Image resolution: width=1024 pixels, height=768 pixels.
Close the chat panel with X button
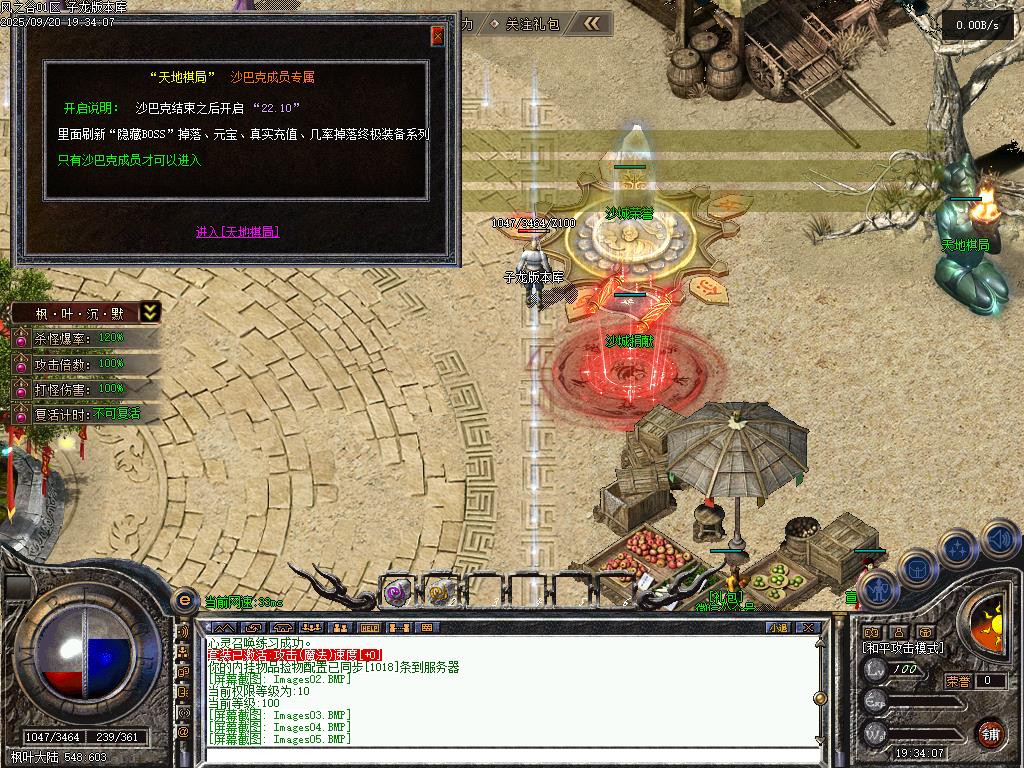pos(808,627)
